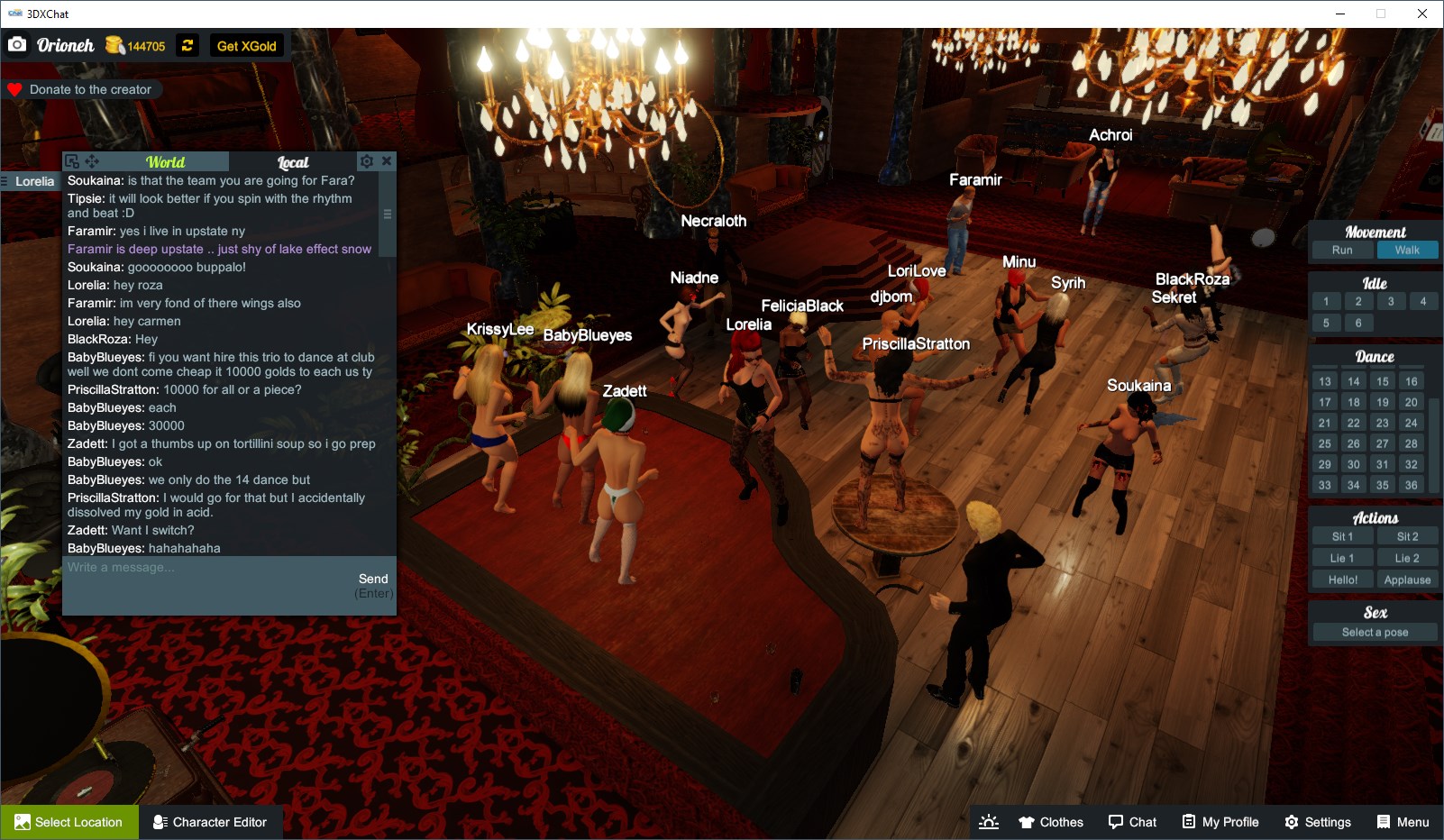Click the chat window move arrows icon
Image resolution: width=1444 pixels, height=840 pixels.
coord(93,160)
